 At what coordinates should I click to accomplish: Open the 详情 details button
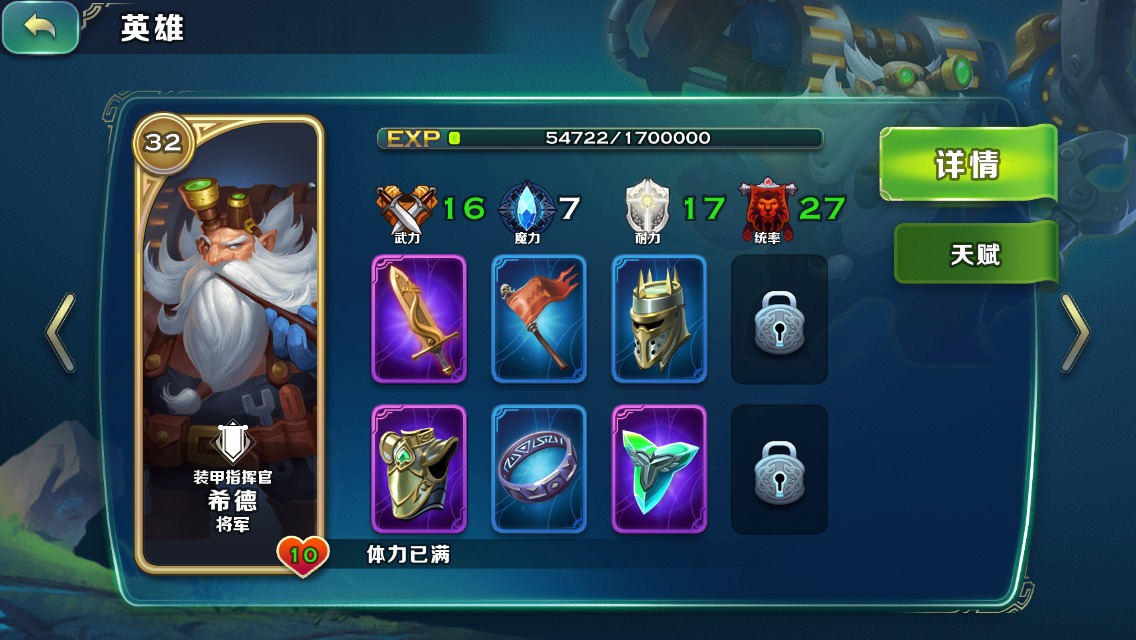pos(967,164)
